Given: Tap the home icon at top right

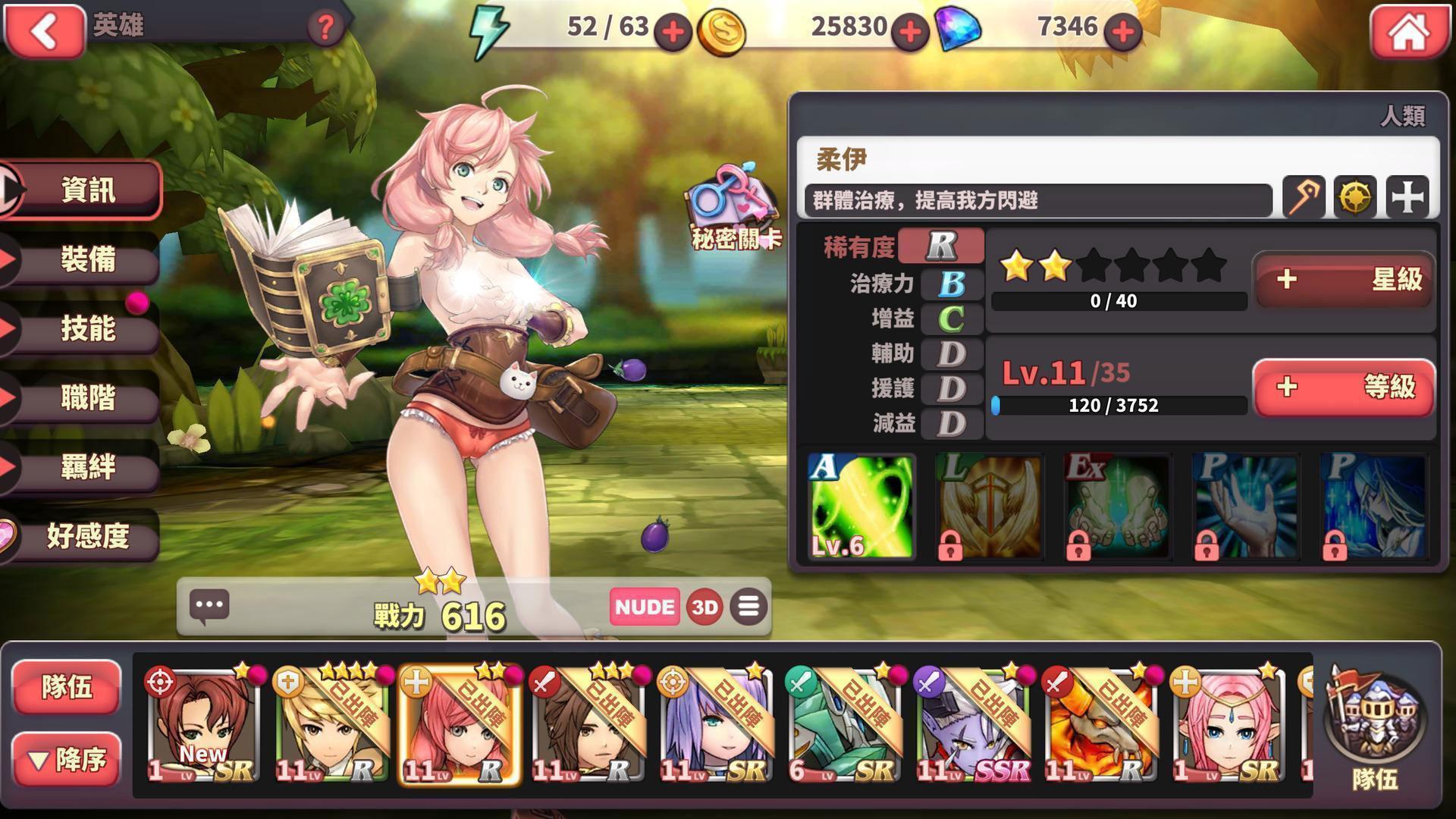Looking at the screenshot, I should (x=1410, y=32).
